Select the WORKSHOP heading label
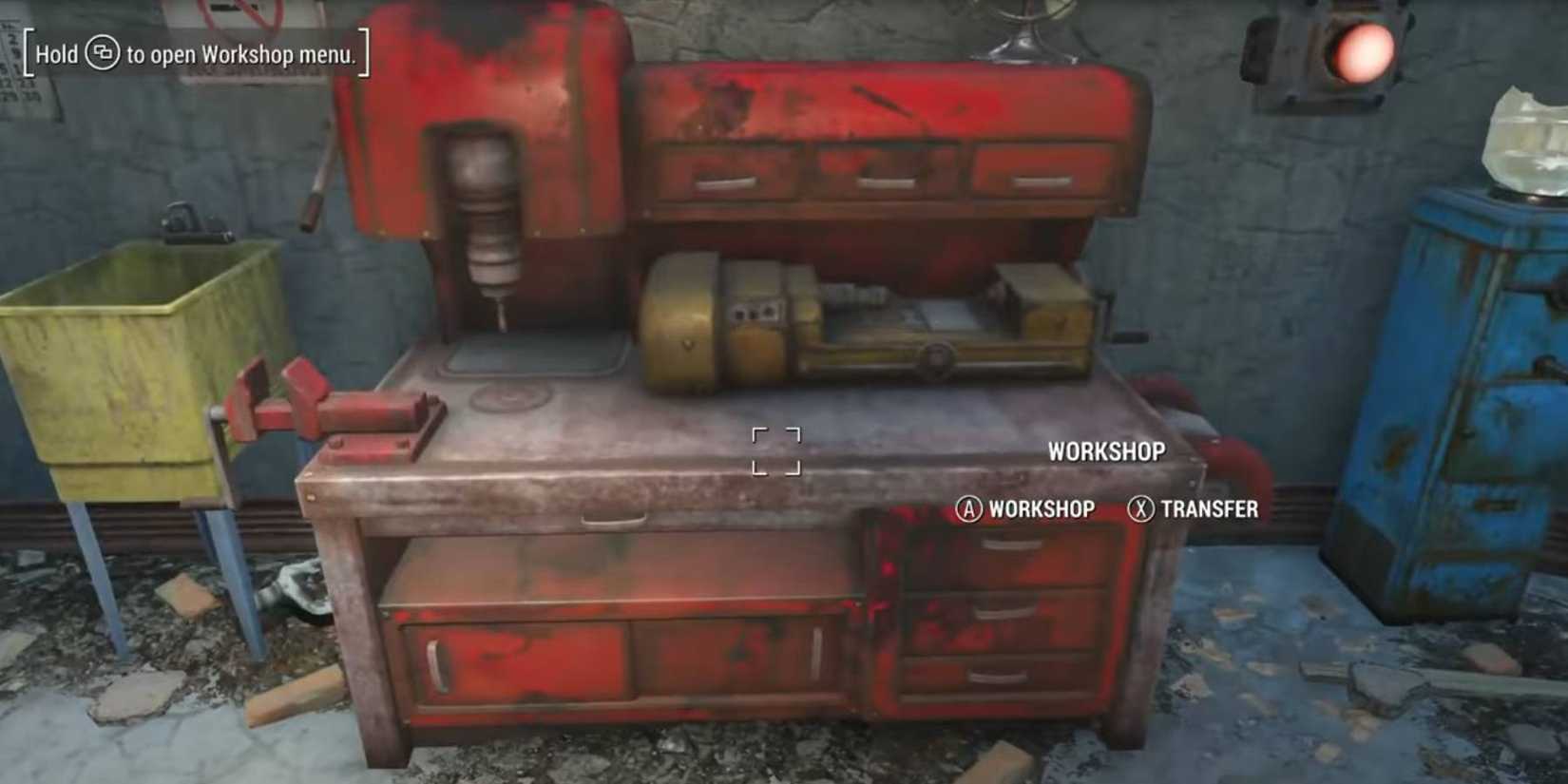The height and width of the screenshot is (784, 1568). pyautogui.click(x=1105, y=453)
